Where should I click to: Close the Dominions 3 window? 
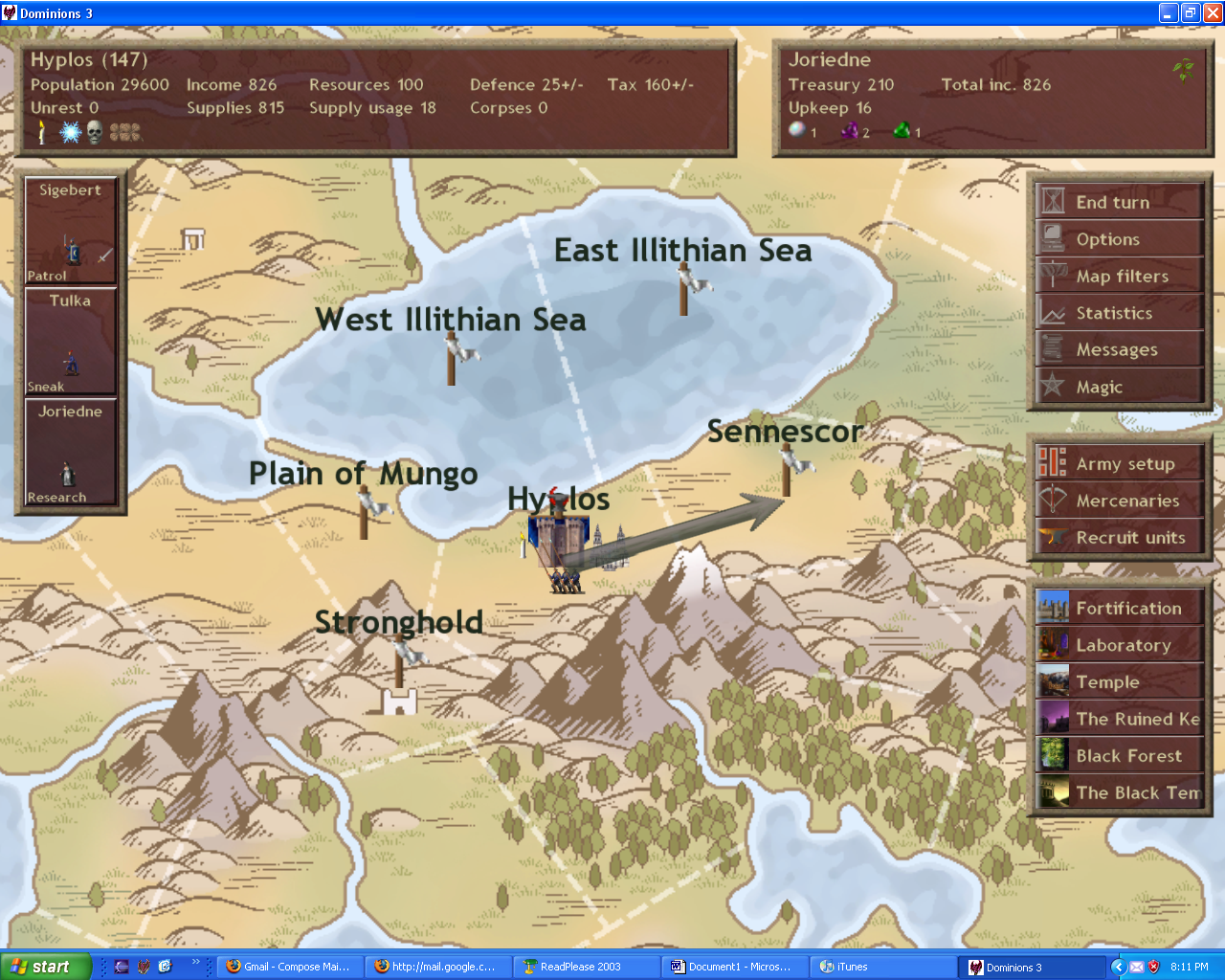coord(1212,12)
